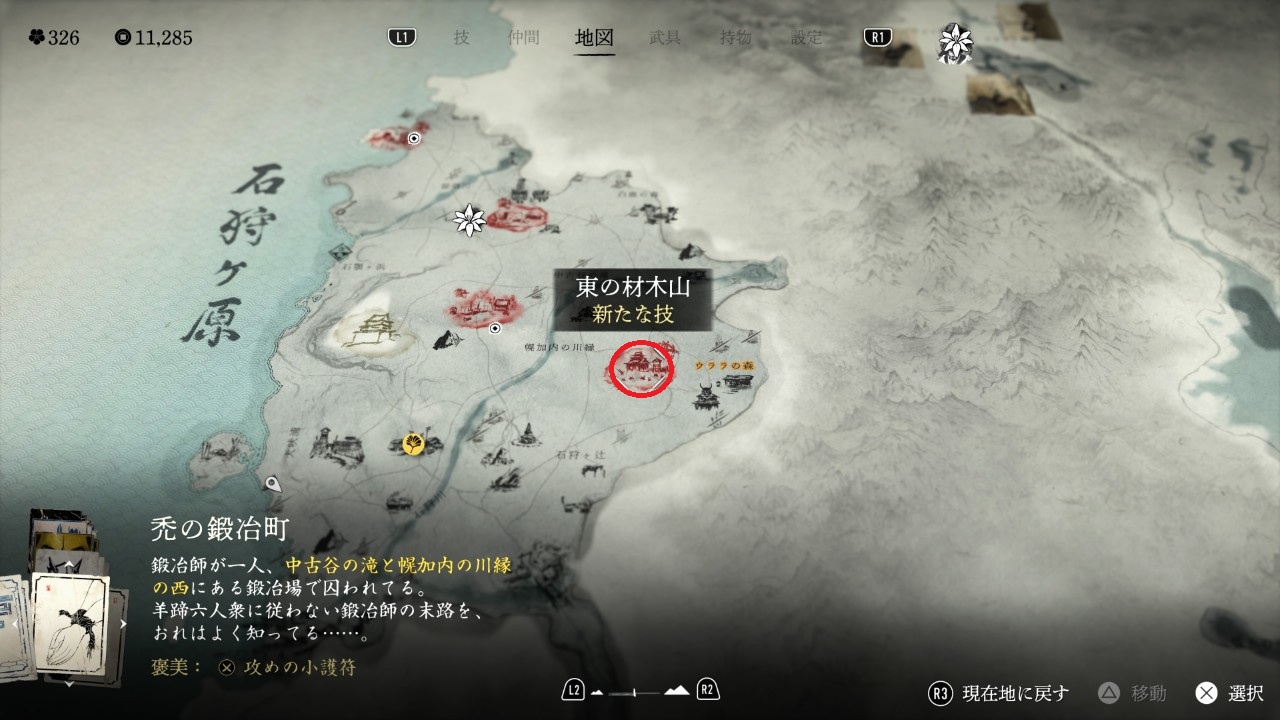
Task: Click the yellow ginkgo leaf map marker
Action: pos(412,443)
